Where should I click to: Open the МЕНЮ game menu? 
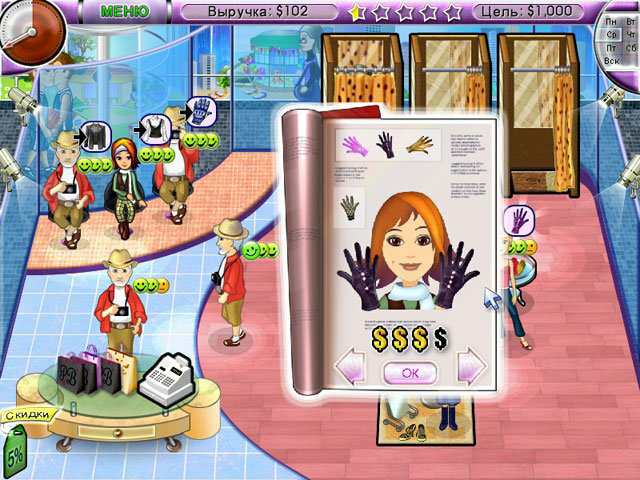coord(125,11)
